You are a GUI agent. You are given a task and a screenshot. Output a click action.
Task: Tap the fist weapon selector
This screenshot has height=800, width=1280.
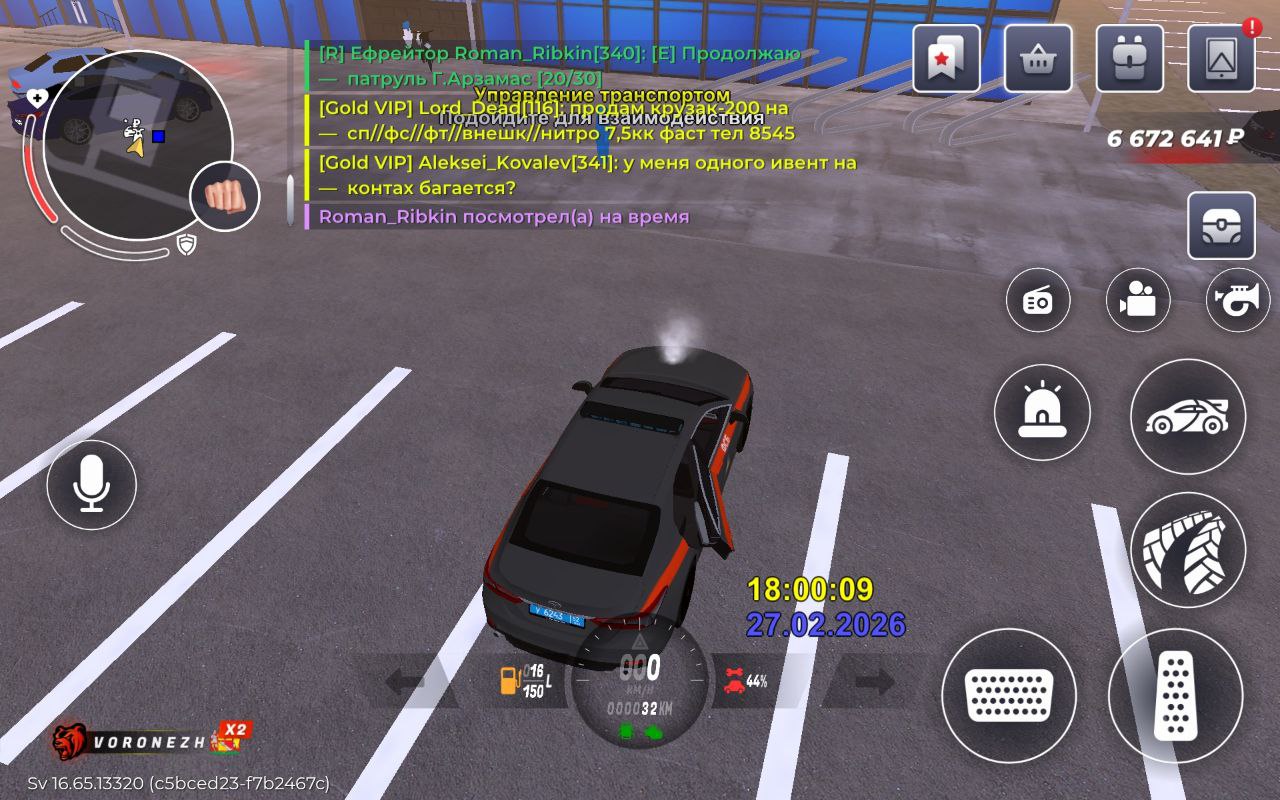point(224,196)
